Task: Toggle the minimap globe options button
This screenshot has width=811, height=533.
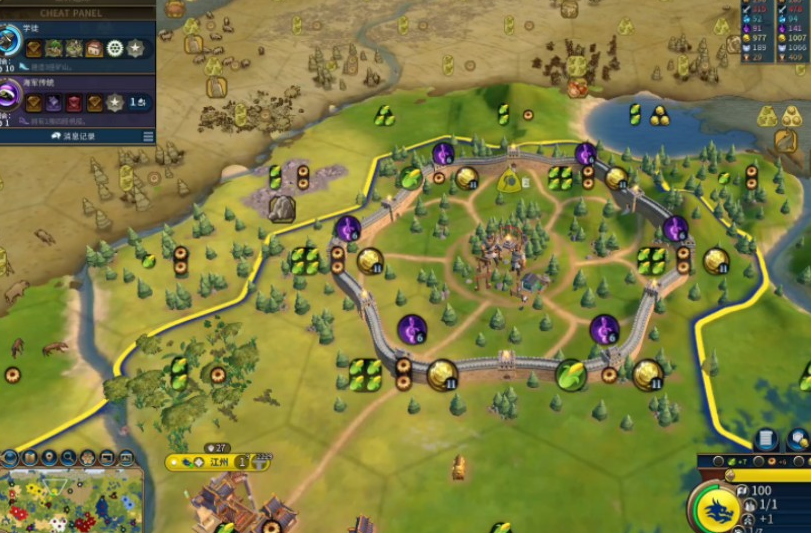Action: (9, 458)
